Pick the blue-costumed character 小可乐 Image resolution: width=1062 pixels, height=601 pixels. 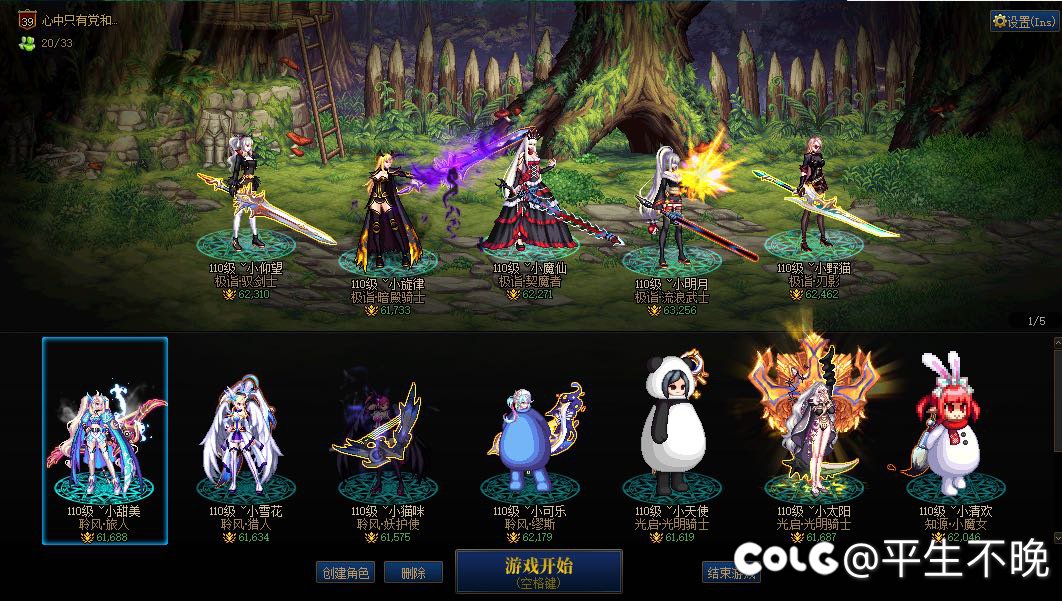pyautogui.click(x=530, y=440)
